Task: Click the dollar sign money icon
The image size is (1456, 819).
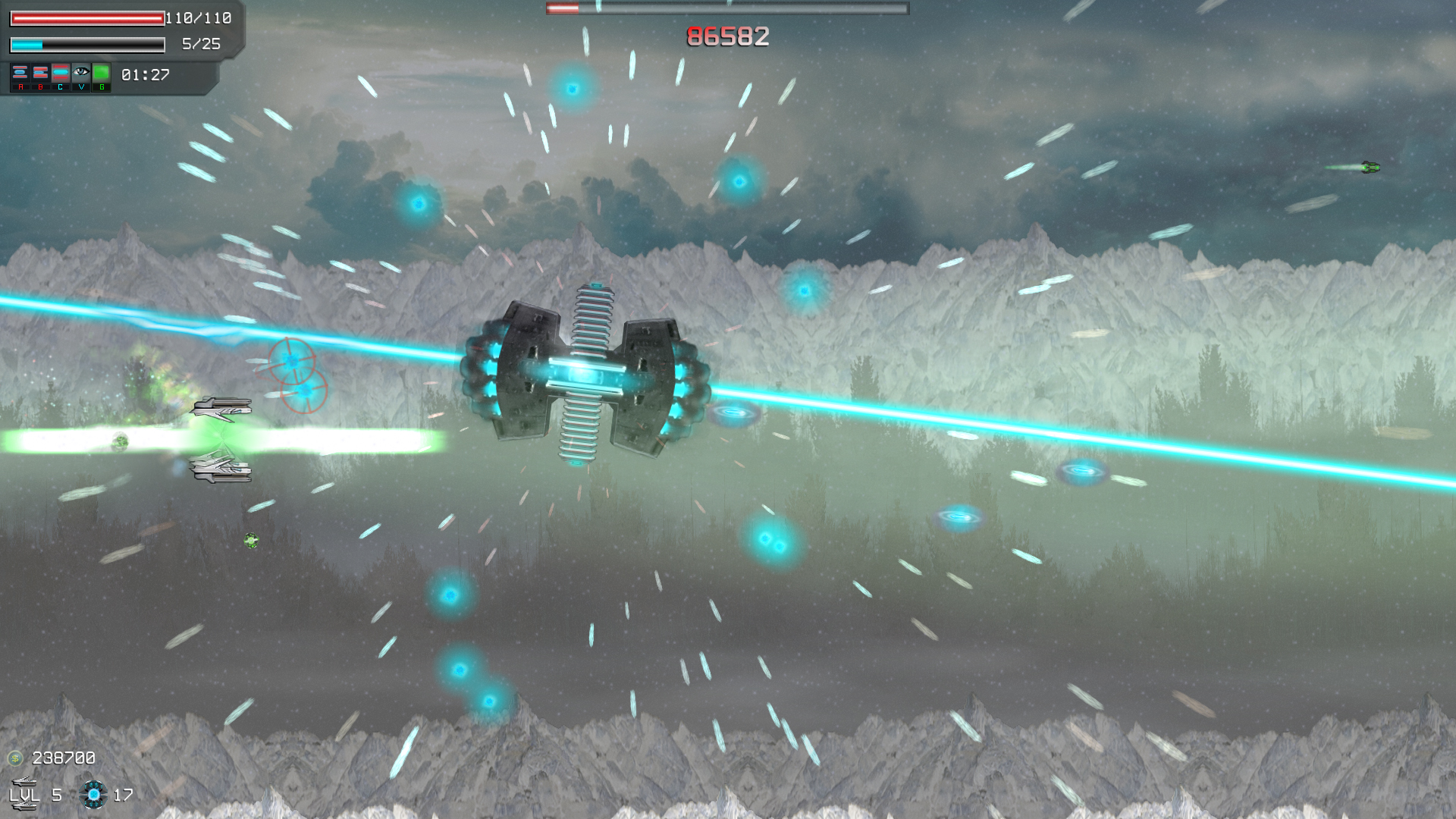Action: point(15,757)
